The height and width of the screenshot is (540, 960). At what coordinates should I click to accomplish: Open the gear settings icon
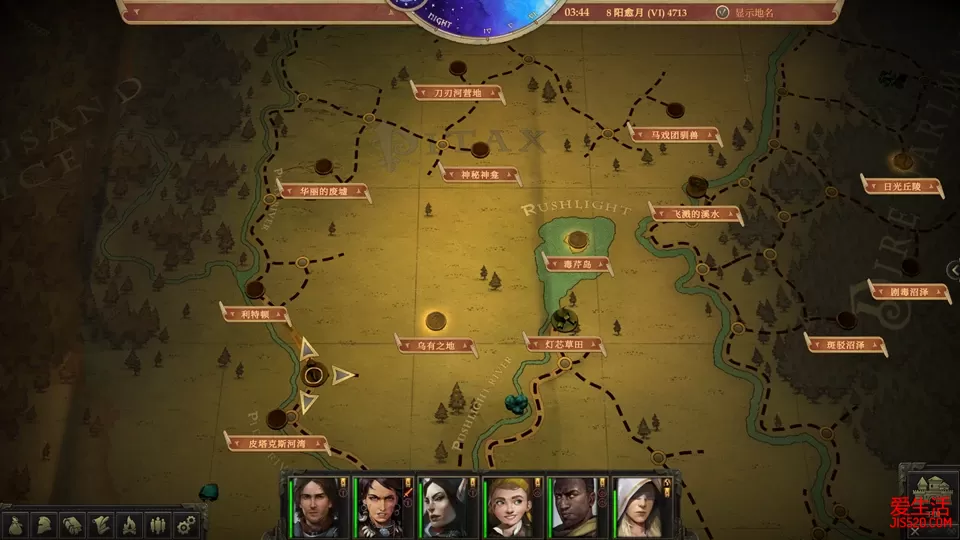point(185,523)
